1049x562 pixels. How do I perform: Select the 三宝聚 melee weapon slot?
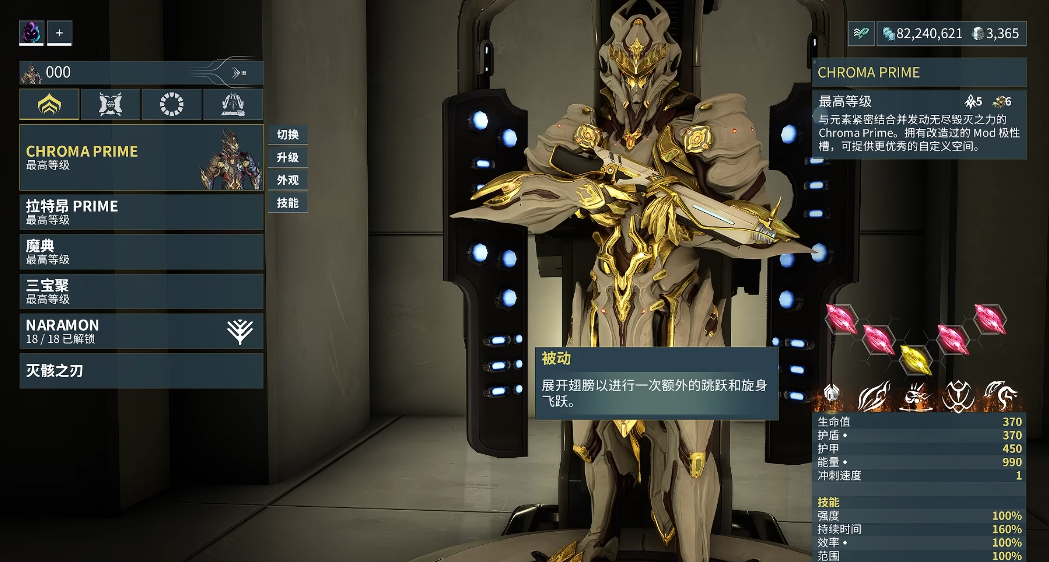pyautogui.click(x=141, y=291)
